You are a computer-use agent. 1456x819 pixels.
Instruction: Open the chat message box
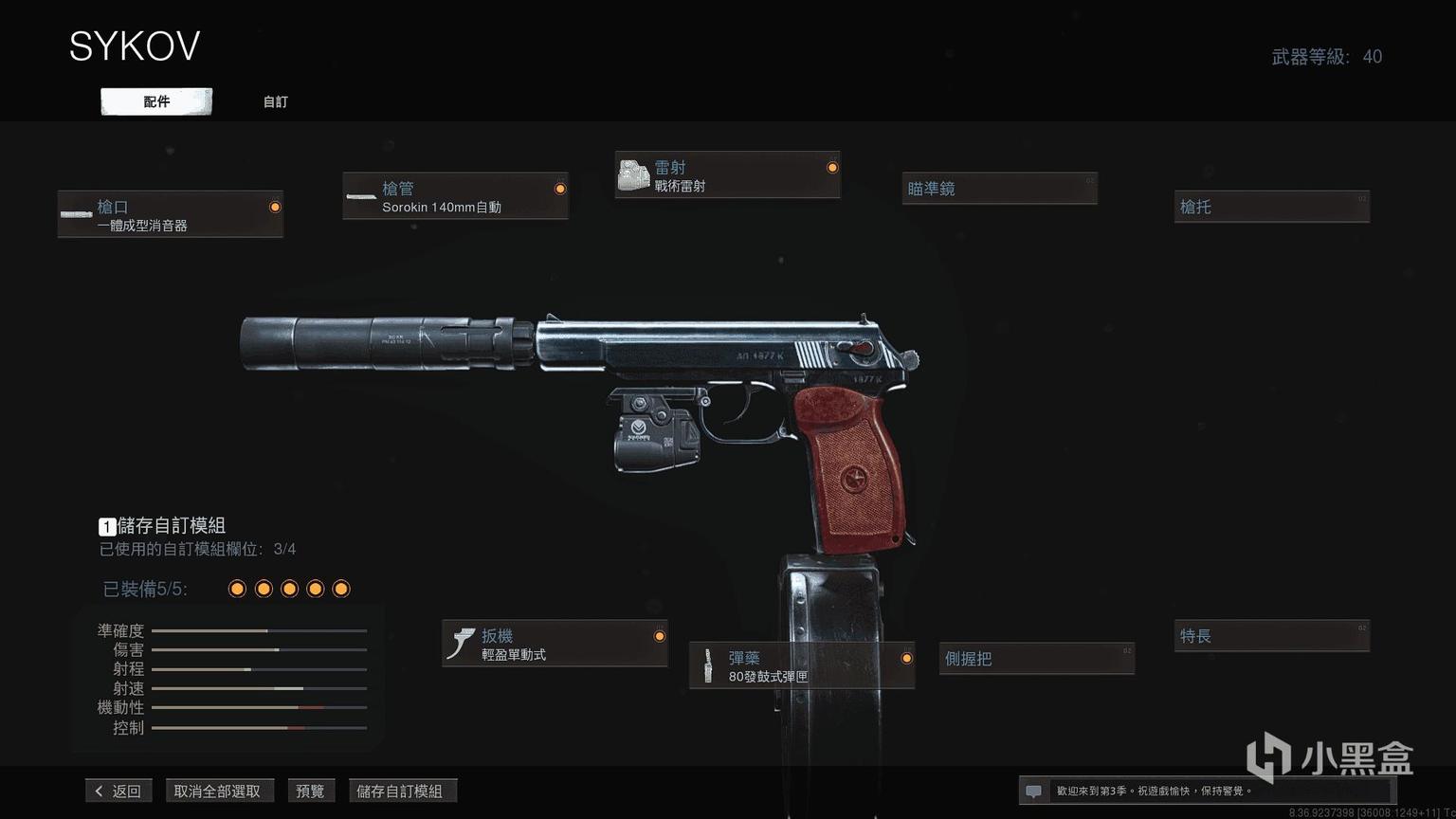tap(1033, 791)
